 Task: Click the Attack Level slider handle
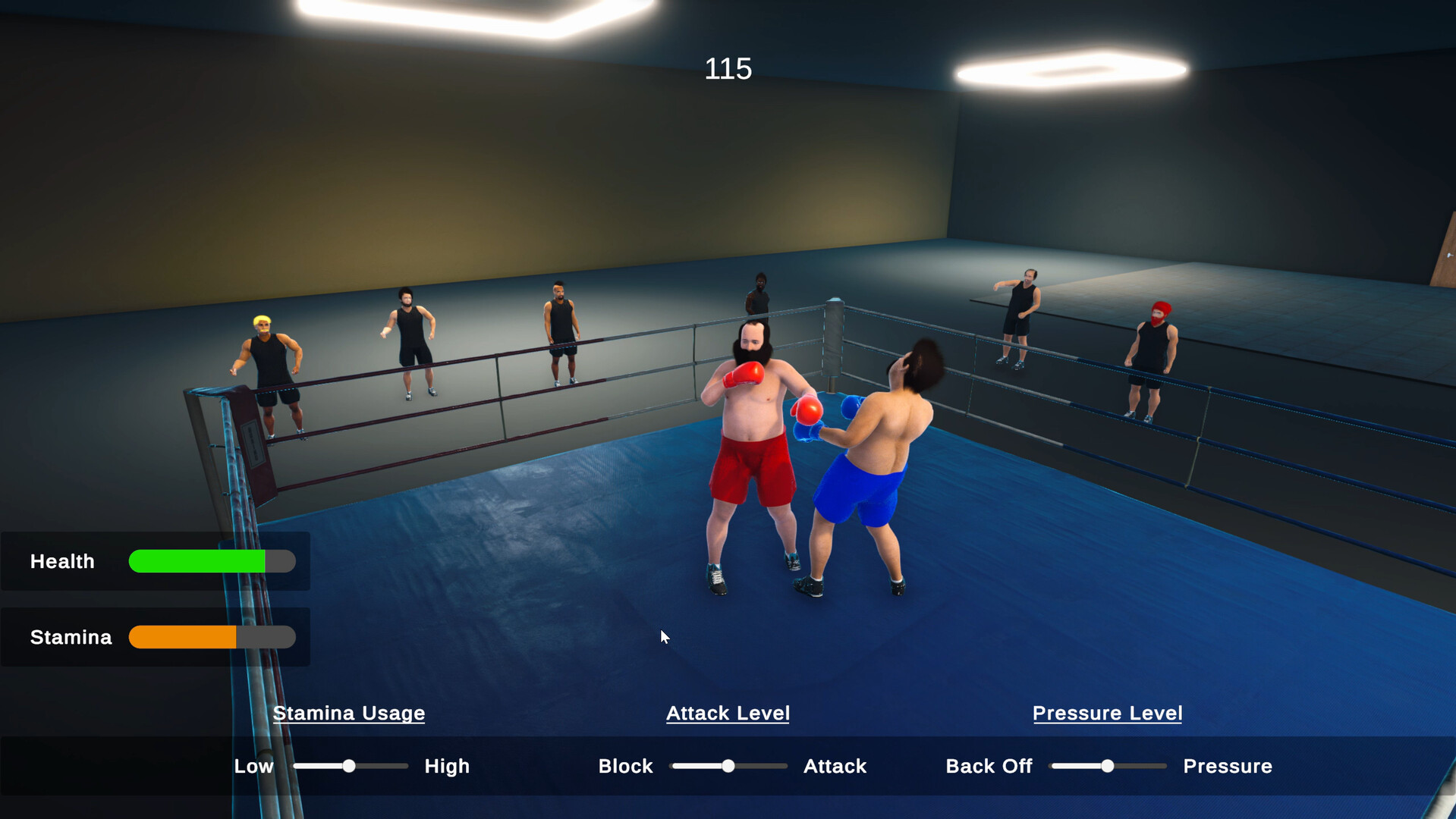click(x=728, y=766)
